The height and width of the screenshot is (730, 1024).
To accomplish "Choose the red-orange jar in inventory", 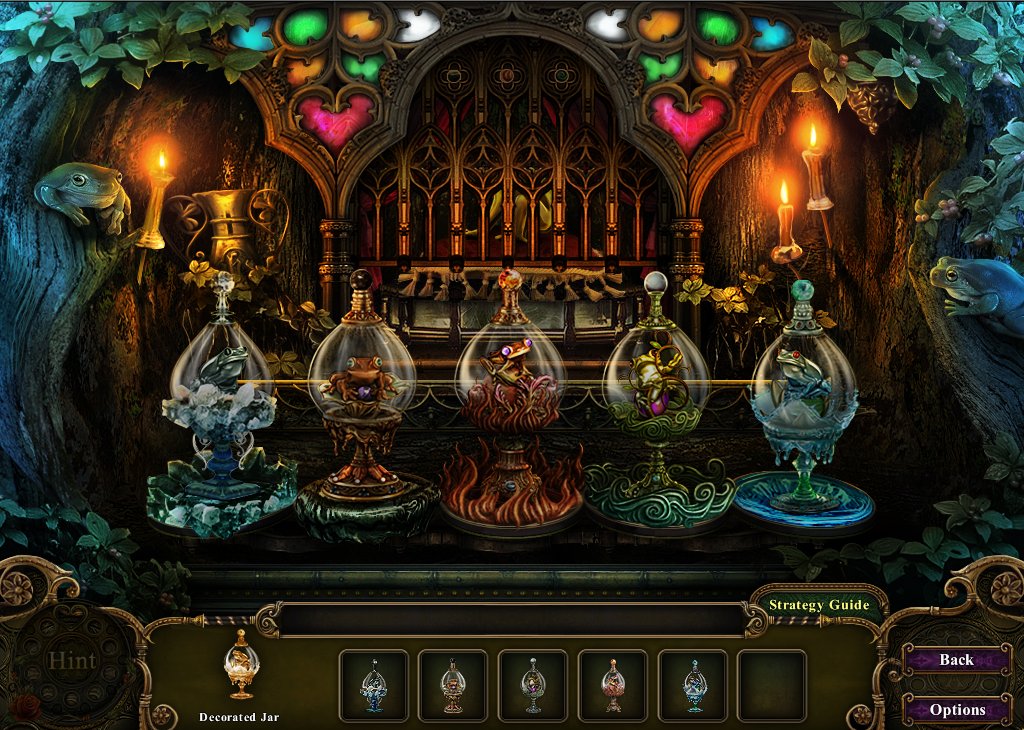I will pos(612,685).
